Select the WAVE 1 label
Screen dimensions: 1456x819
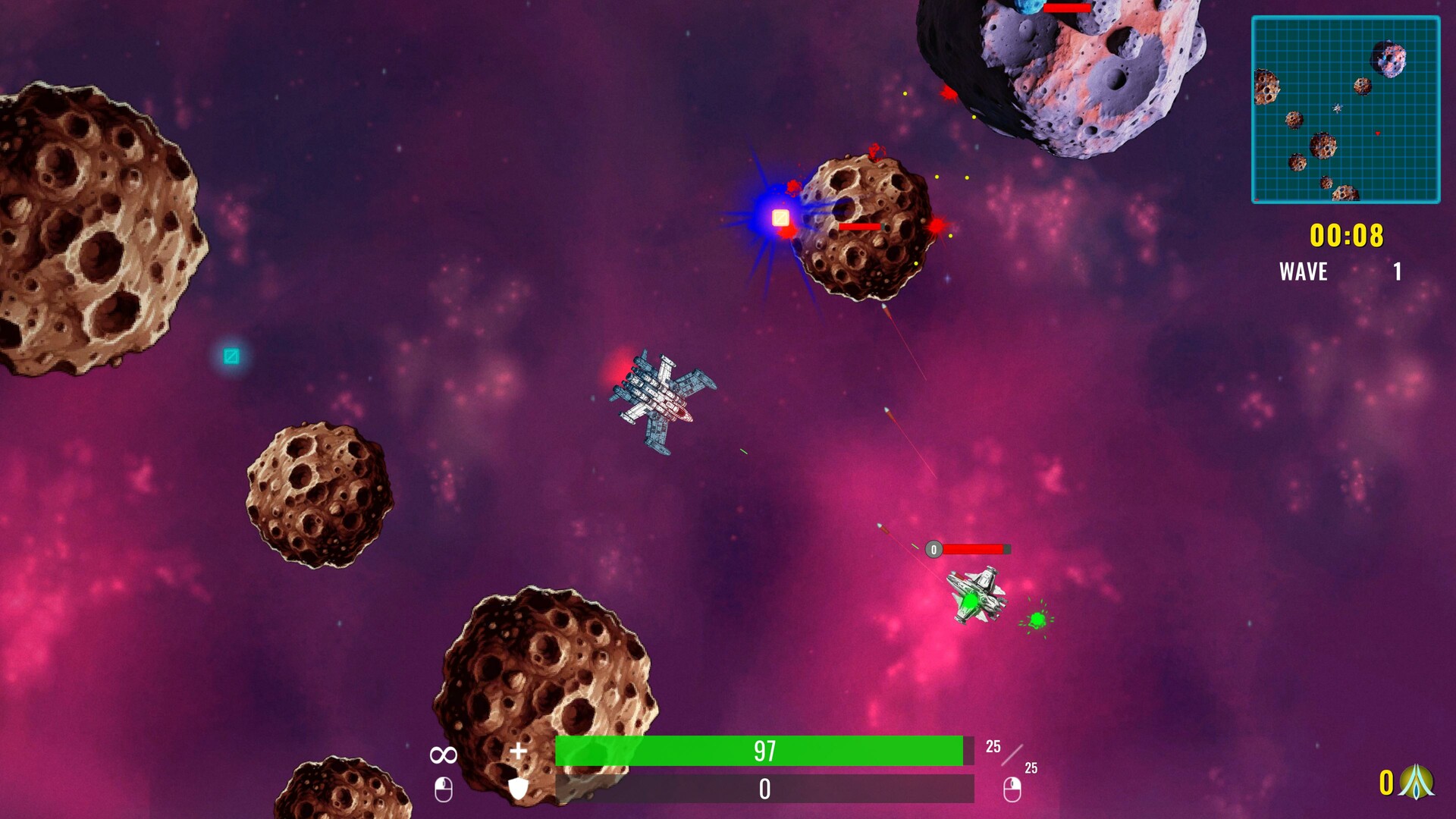(x=1302, y=271)
